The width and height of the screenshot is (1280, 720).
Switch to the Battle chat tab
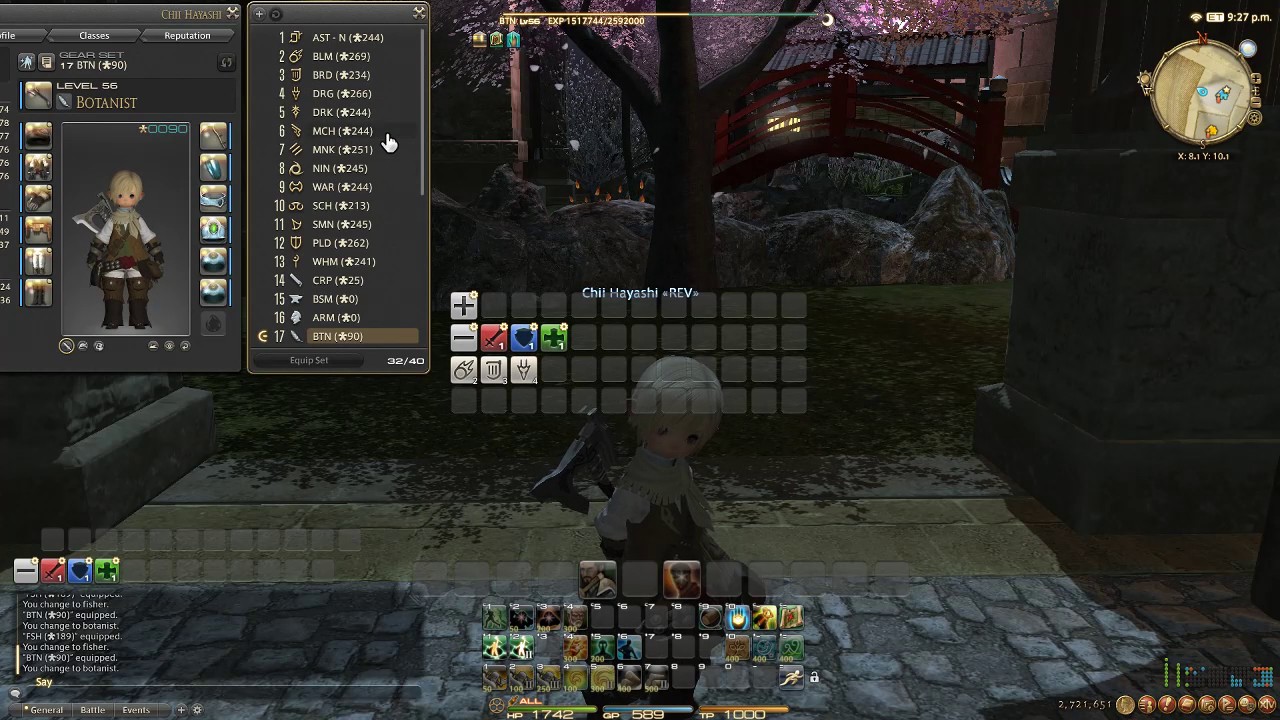[x=93, y=709]
